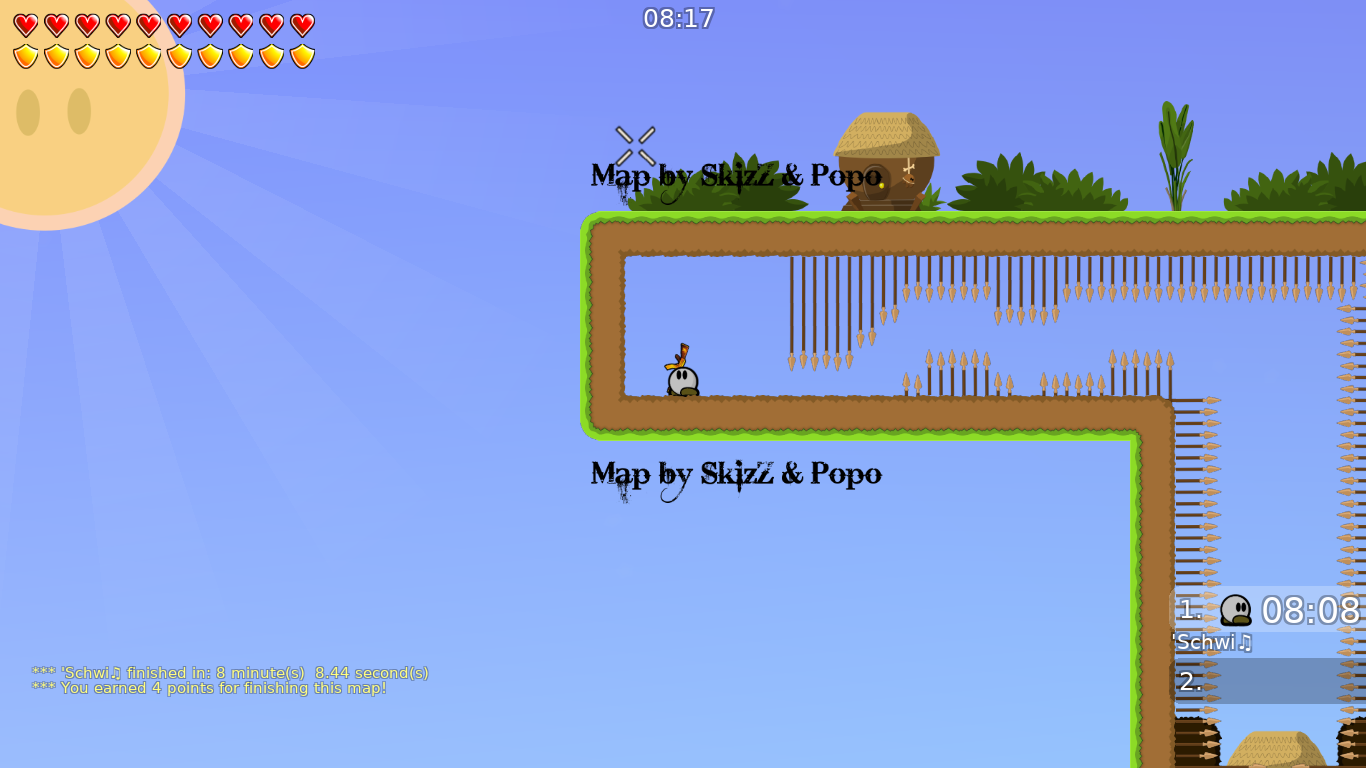Select the player name 'Schwi on the scoreboard
The image size is (1366, 768).
[1211, 643]
